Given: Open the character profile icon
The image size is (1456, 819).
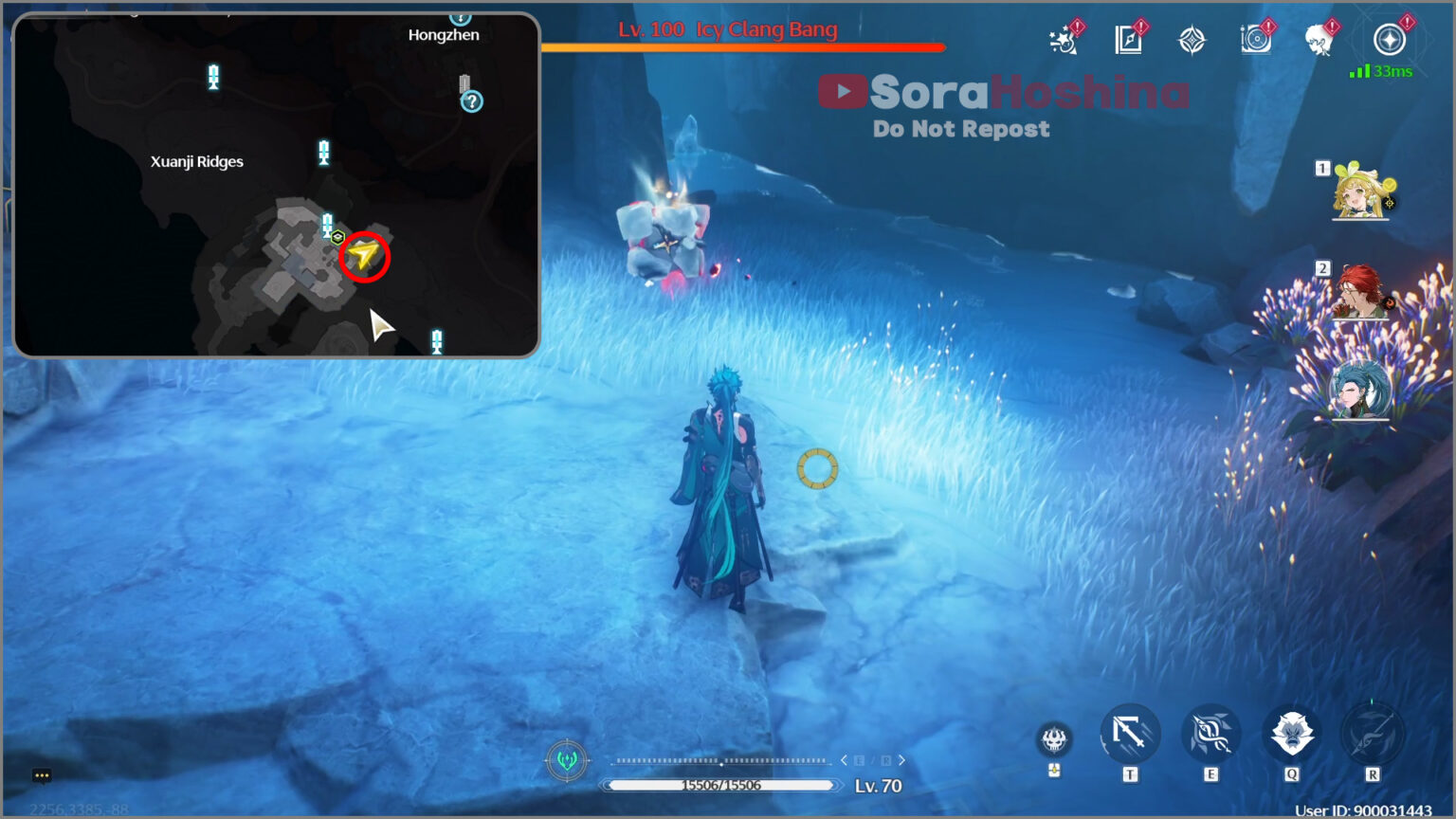Looking at the screenshot, I should (x=1321, y=40).
